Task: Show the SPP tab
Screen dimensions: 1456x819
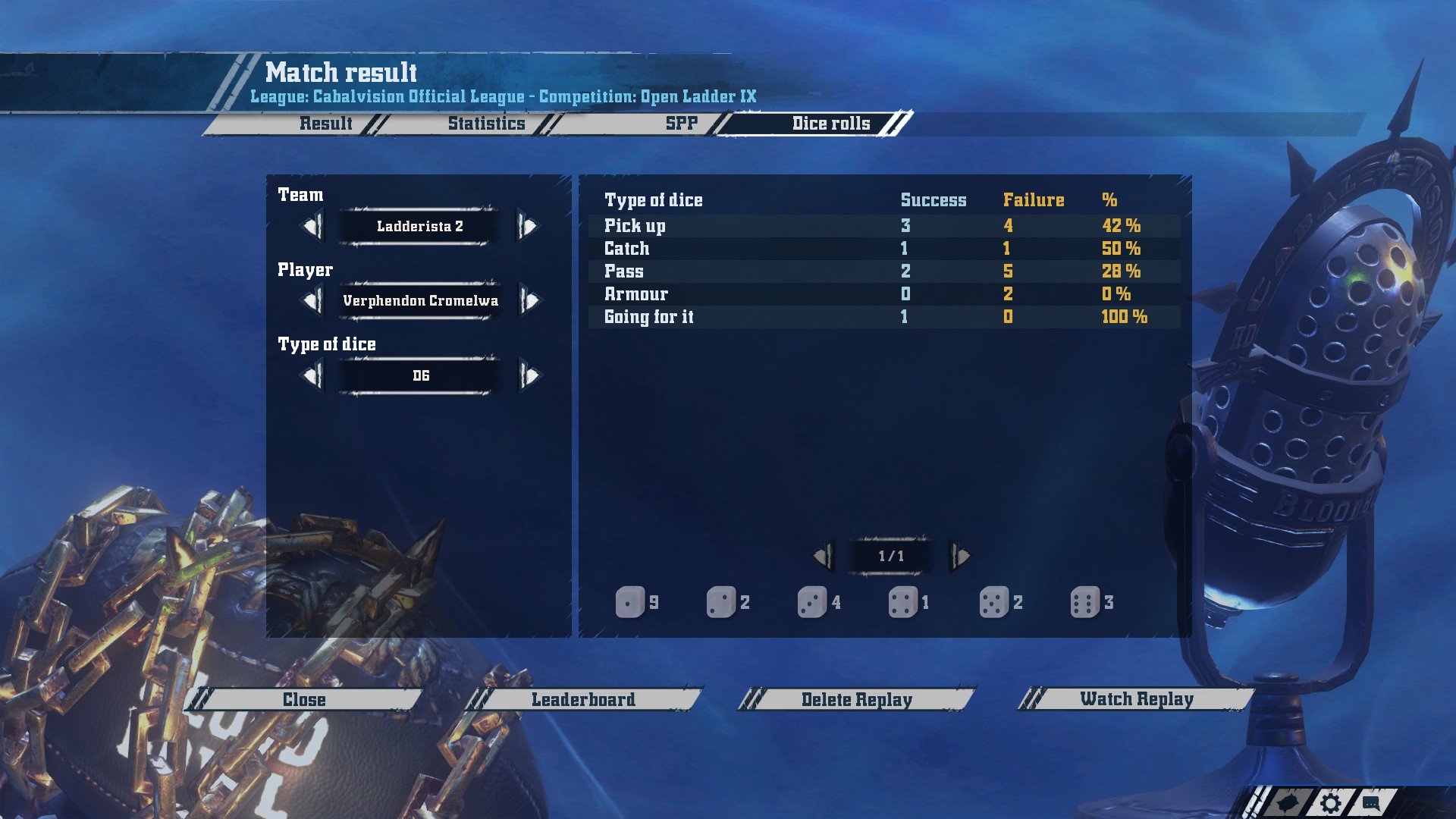Action: (681, 124)
